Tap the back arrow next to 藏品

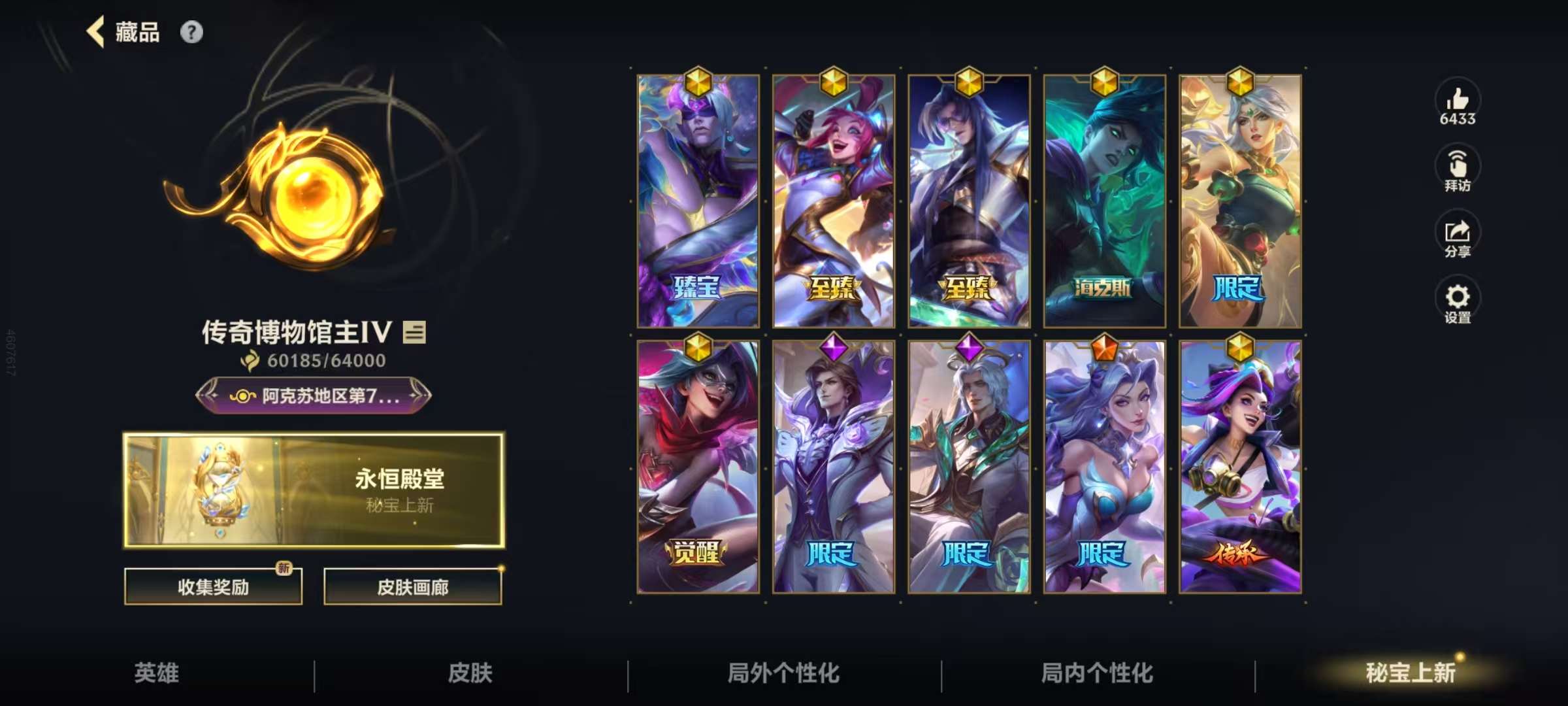tap(95, 31)
